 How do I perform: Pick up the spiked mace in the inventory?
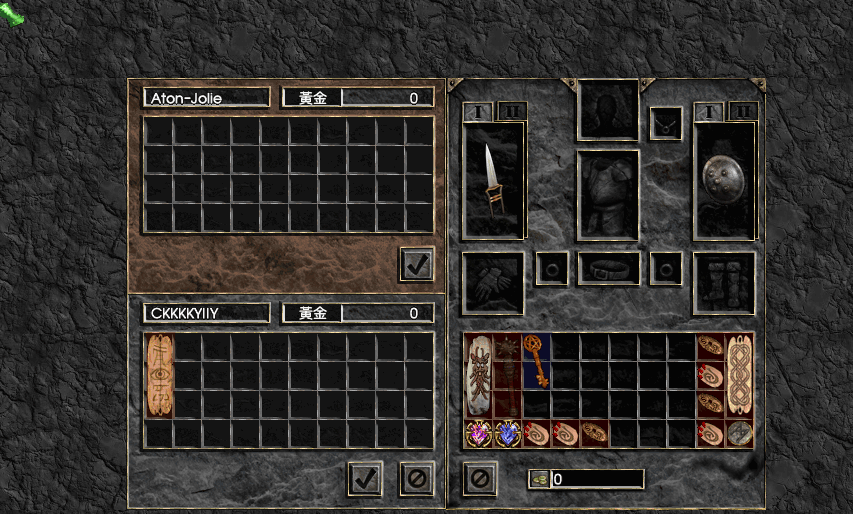pyautogui.click(x=508, y=375)
